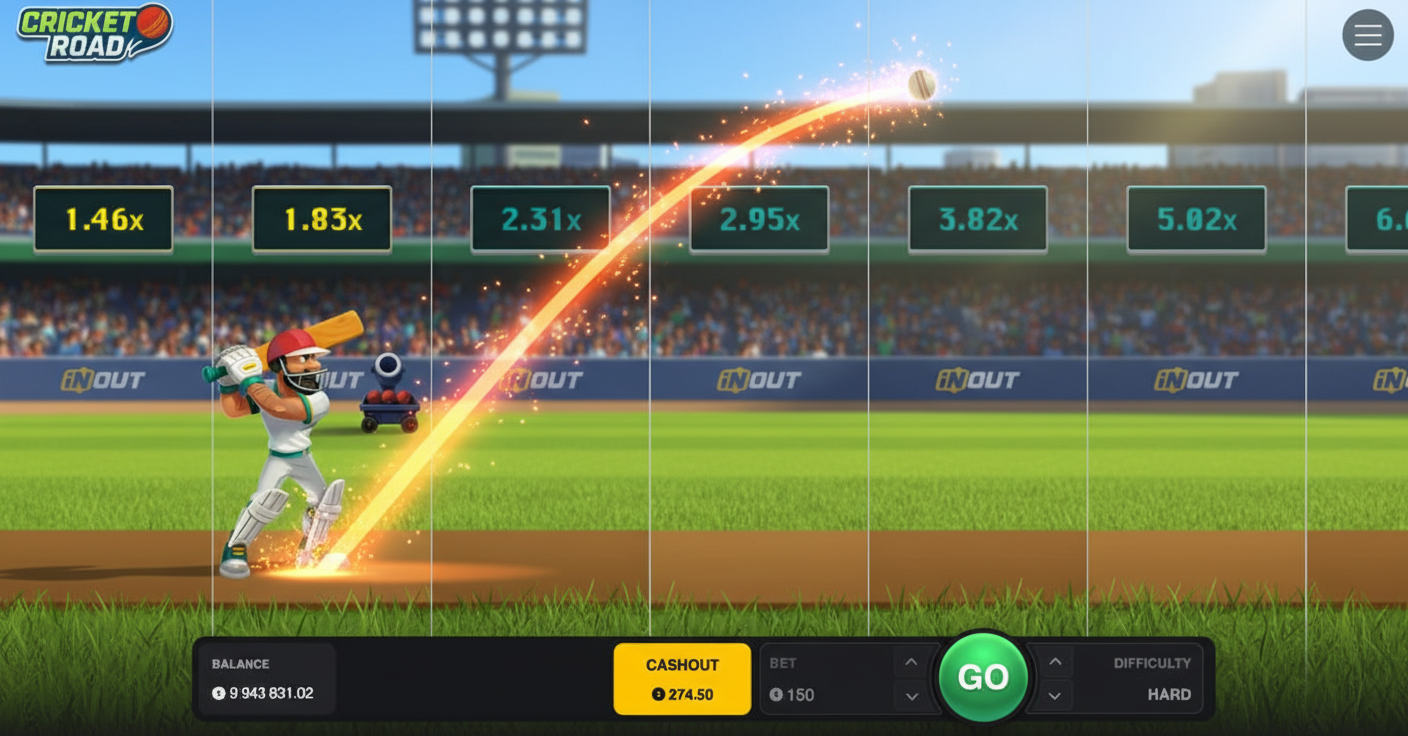Lower the difficulty level
1408x736 pixels.
[x=1054, y=695]
